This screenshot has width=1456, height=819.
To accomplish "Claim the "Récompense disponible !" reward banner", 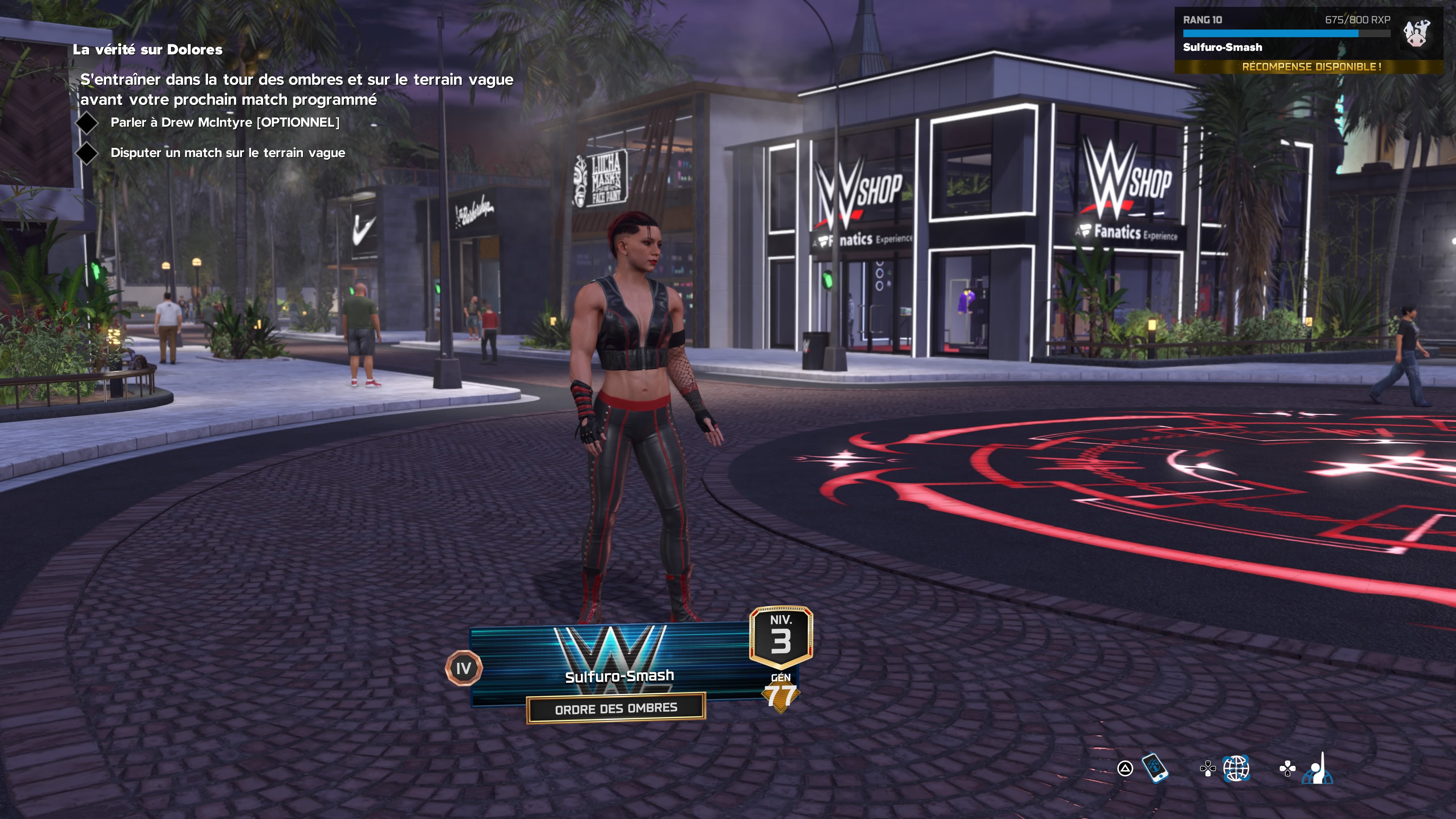I will point(1311,67).
